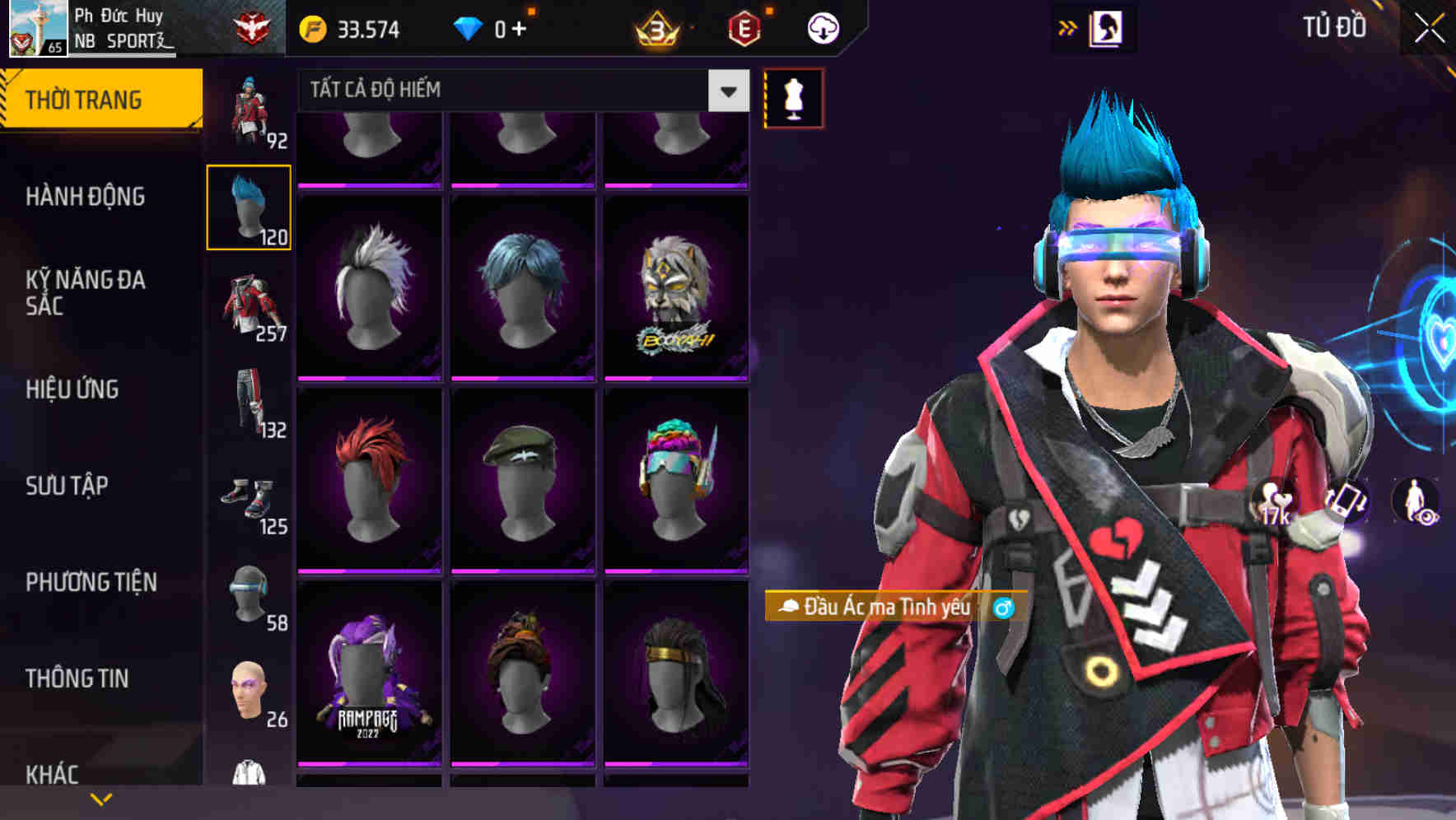This screenshot has height=820, width=1456.
Task: Click the 0+ diamond top-up button
Action: point(495,27)
